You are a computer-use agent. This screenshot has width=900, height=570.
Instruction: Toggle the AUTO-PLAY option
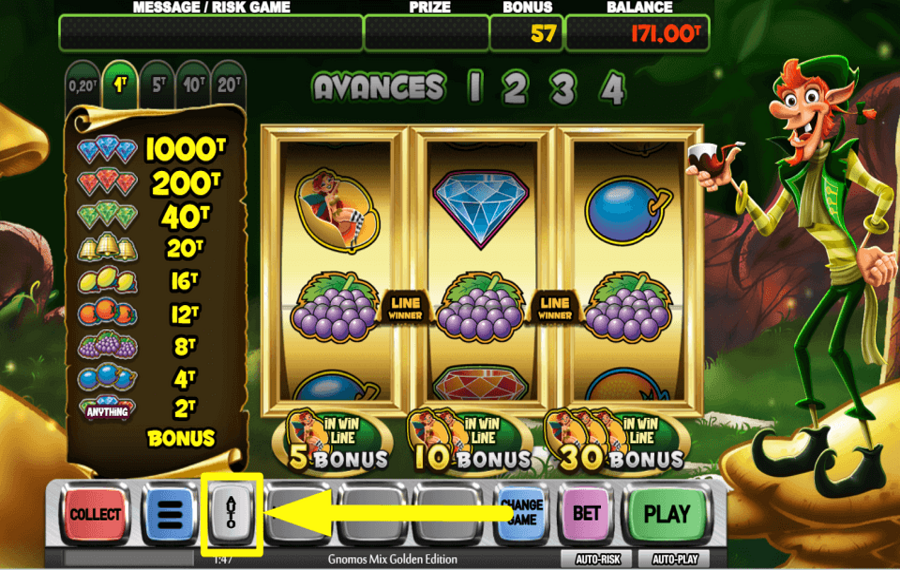pos(675,559)
